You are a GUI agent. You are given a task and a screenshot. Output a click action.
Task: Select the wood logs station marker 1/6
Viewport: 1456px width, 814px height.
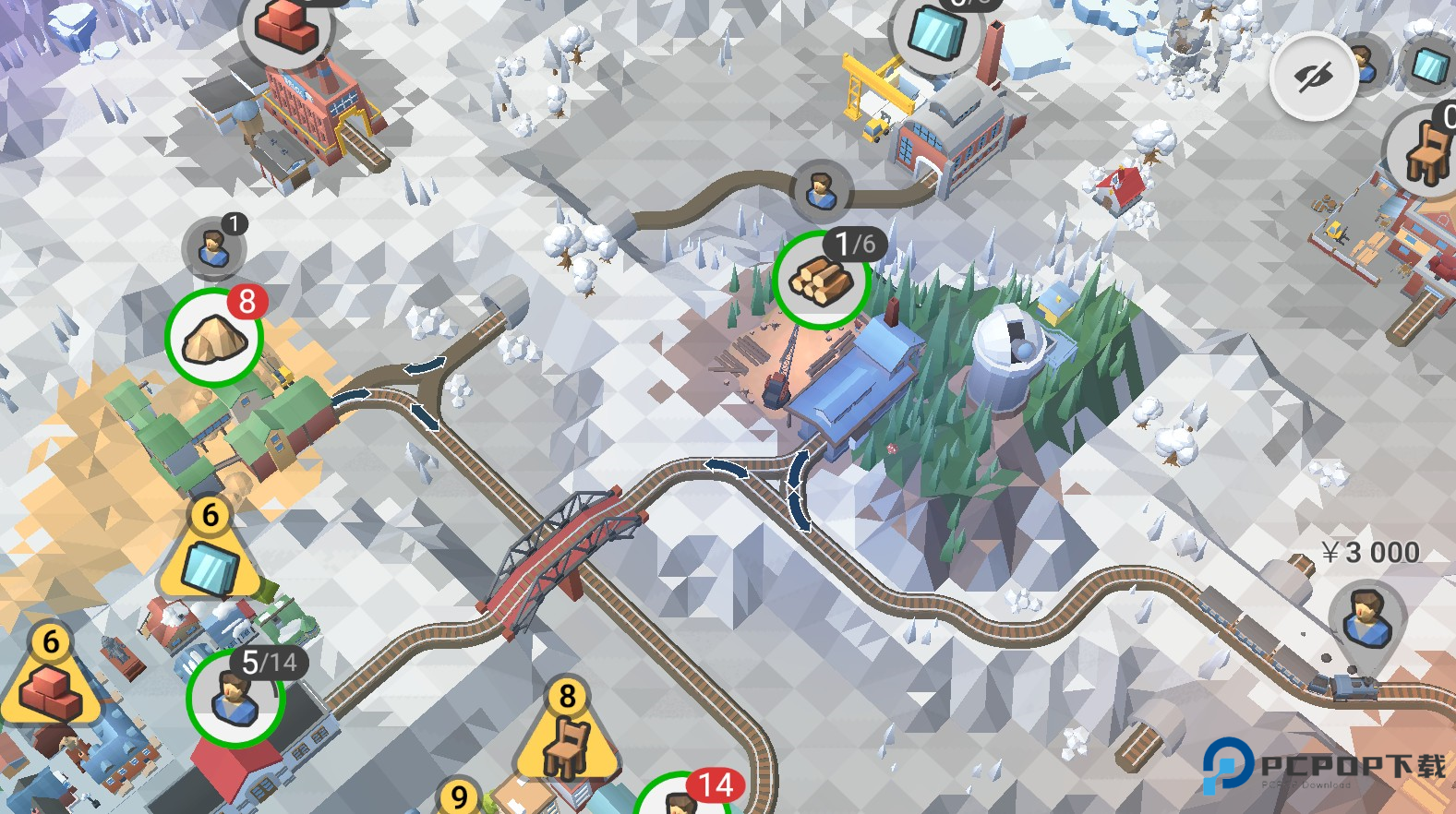pyautogui.click(x=821, y=280)
